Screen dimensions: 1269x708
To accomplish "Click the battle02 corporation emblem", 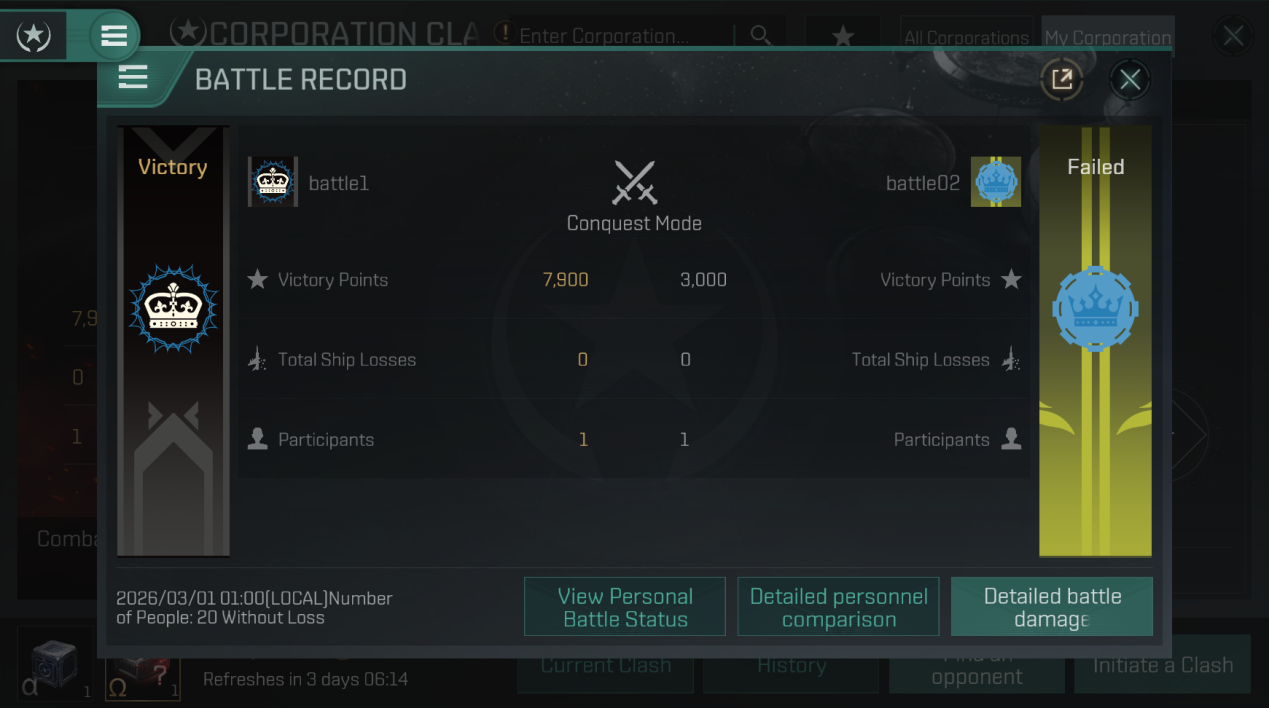I will coord(995,182).
